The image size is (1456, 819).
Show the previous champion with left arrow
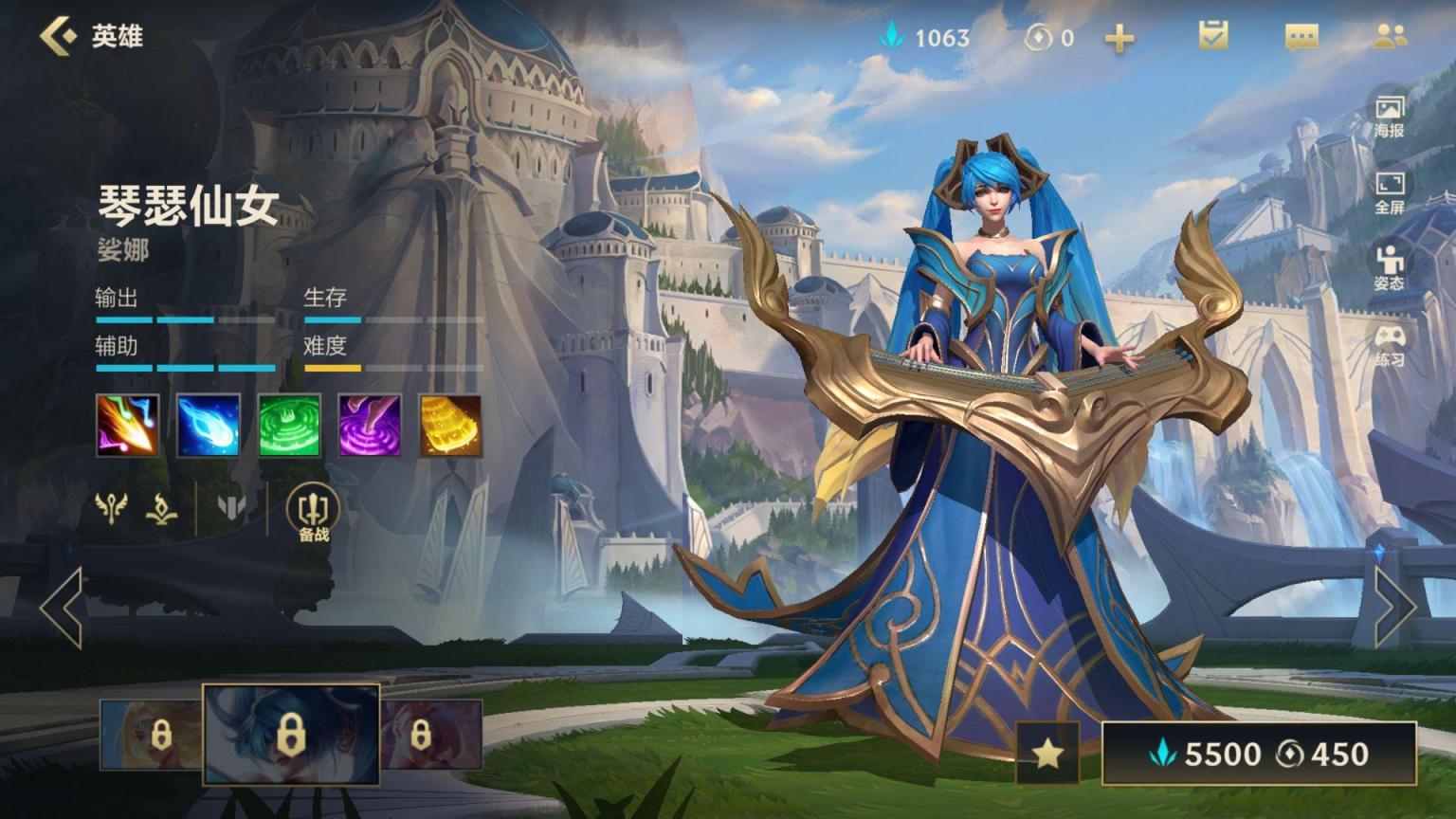coord(63,608)
